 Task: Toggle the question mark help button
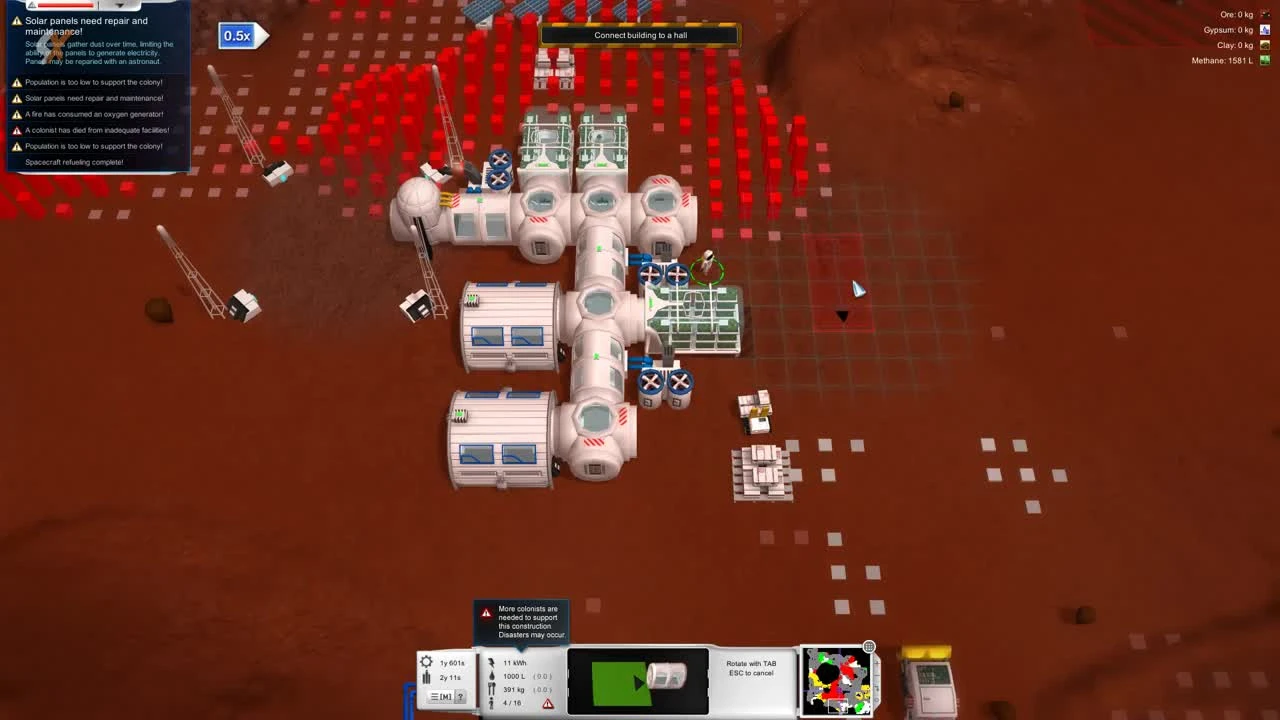pyautogui.click(x=461, y=696)
